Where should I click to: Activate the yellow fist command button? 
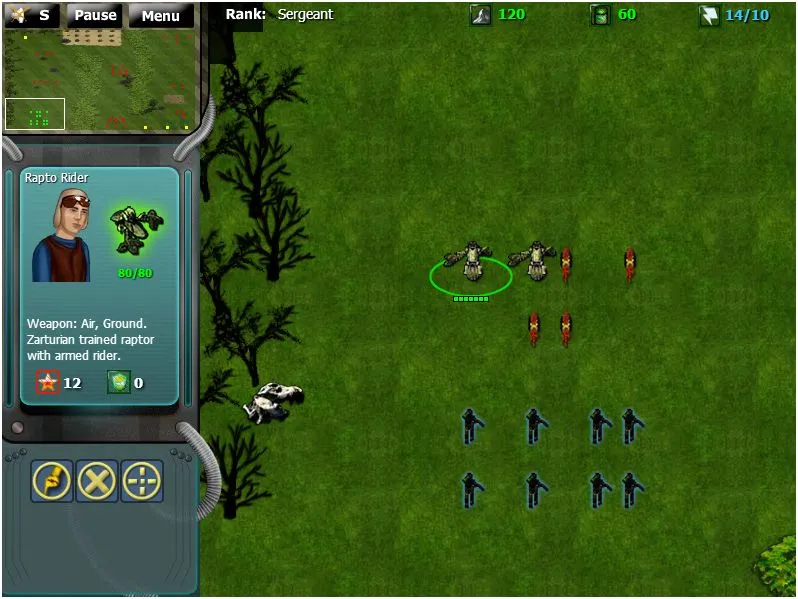(x=52, y=481)
